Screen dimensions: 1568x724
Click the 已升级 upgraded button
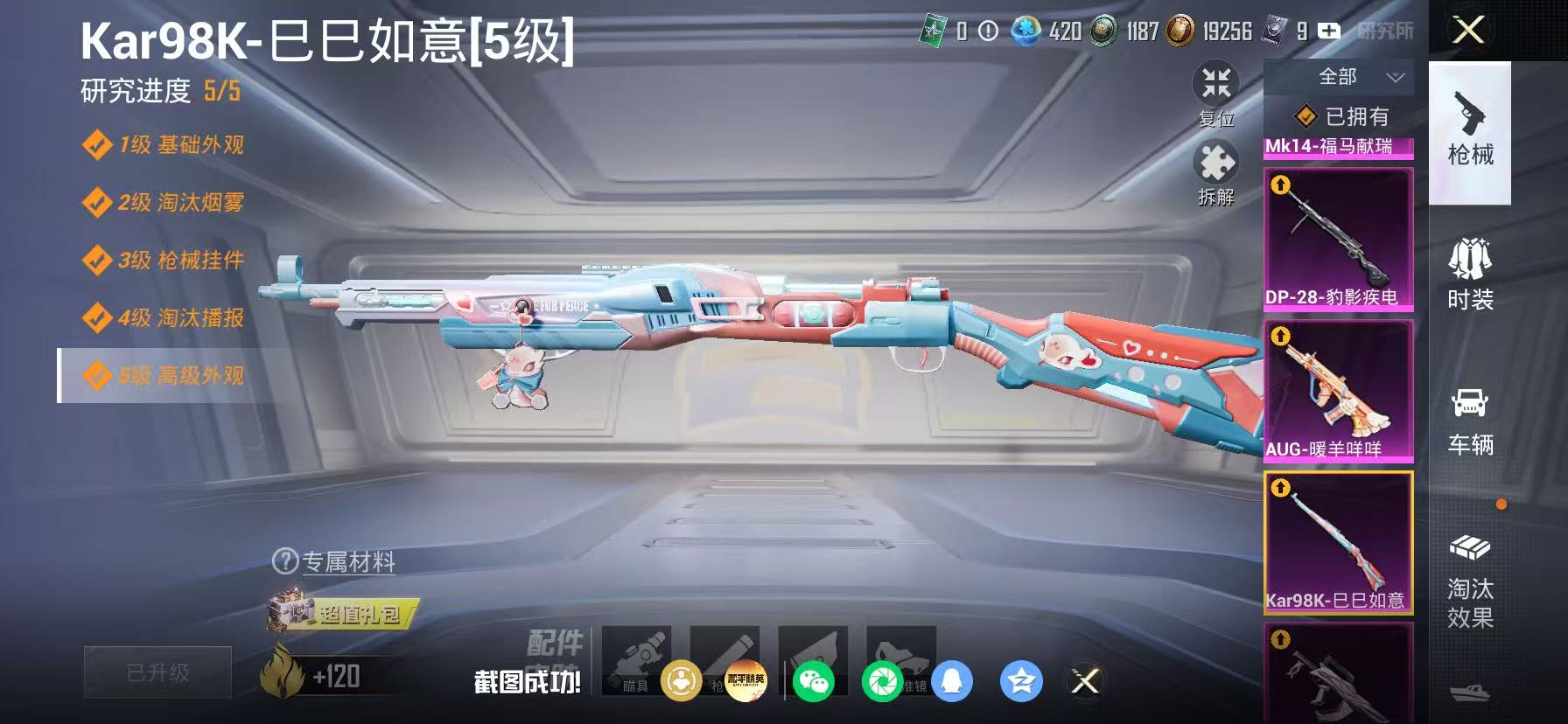pyautogui.click(x=157, y=672)
